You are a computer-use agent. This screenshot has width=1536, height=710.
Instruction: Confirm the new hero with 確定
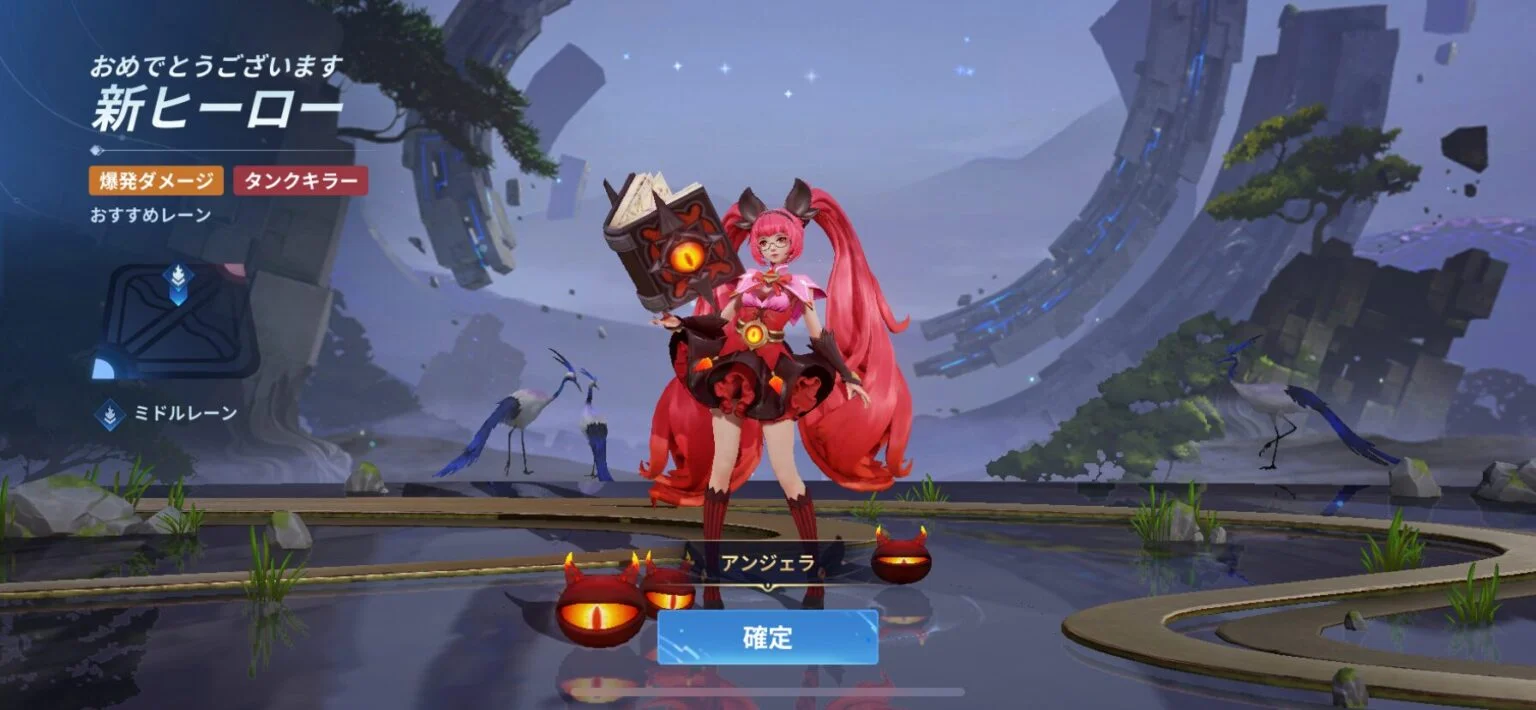pos(767,637)
